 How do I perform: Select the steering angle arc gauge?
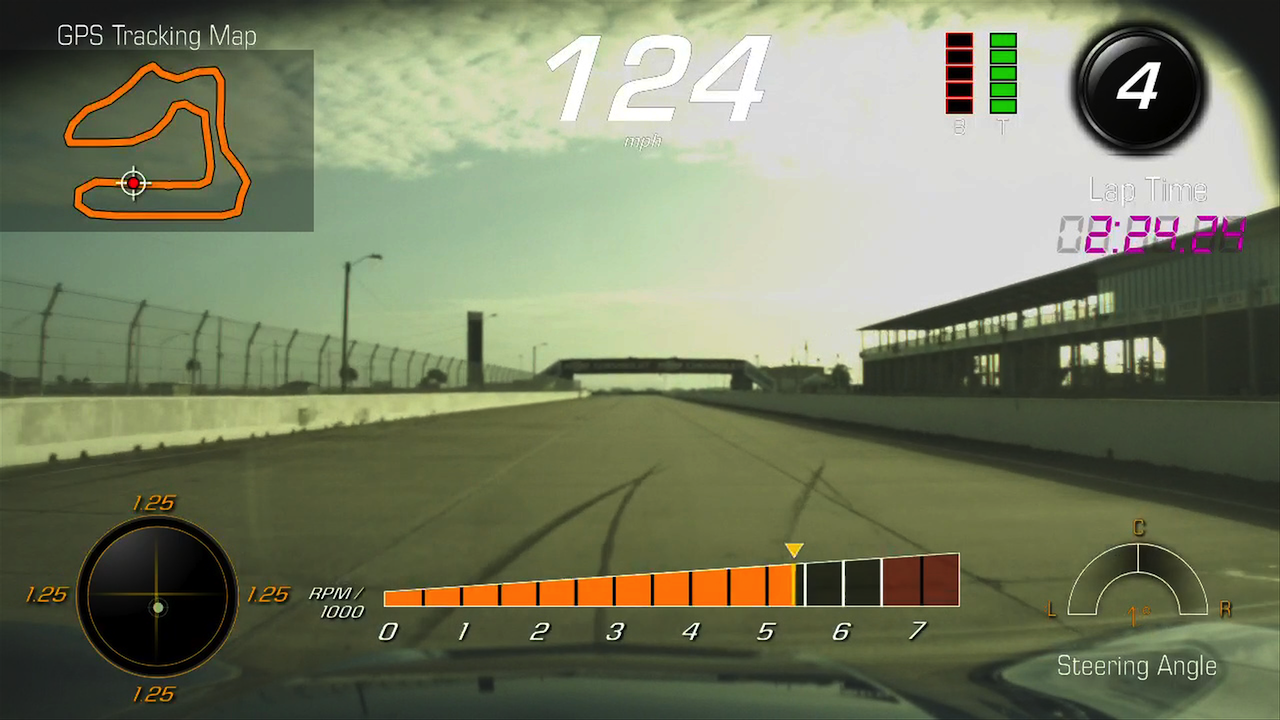1137,580
